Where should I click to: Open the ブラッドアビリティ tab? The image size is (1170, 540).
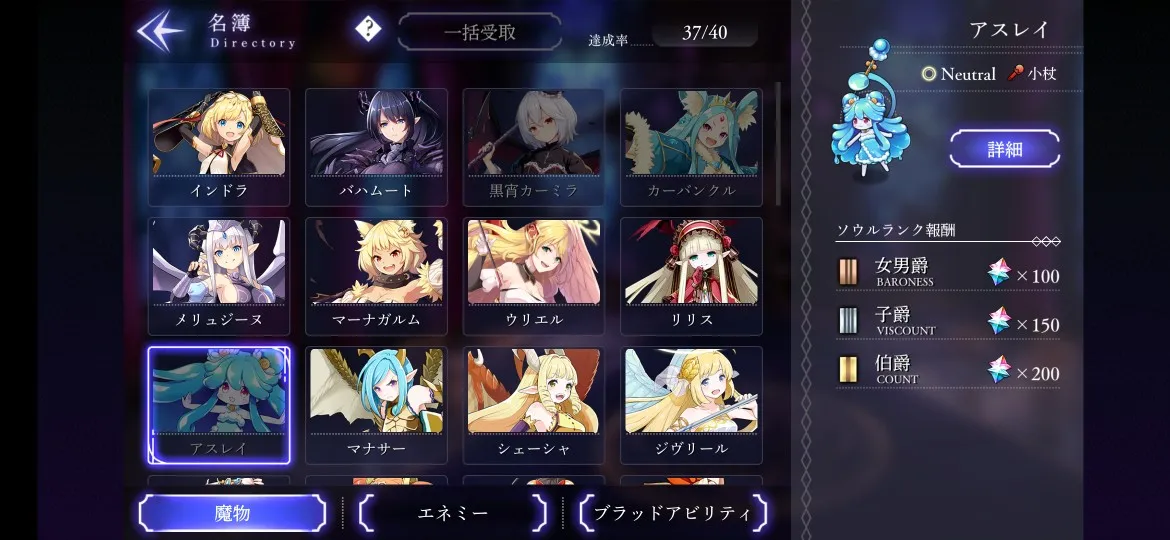tap(672, 513)
